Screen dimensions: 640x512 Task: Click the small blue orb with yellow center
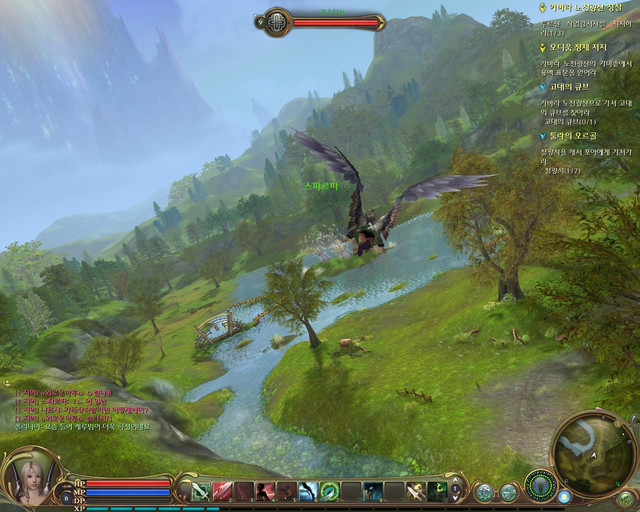click(x=566, y=496)
